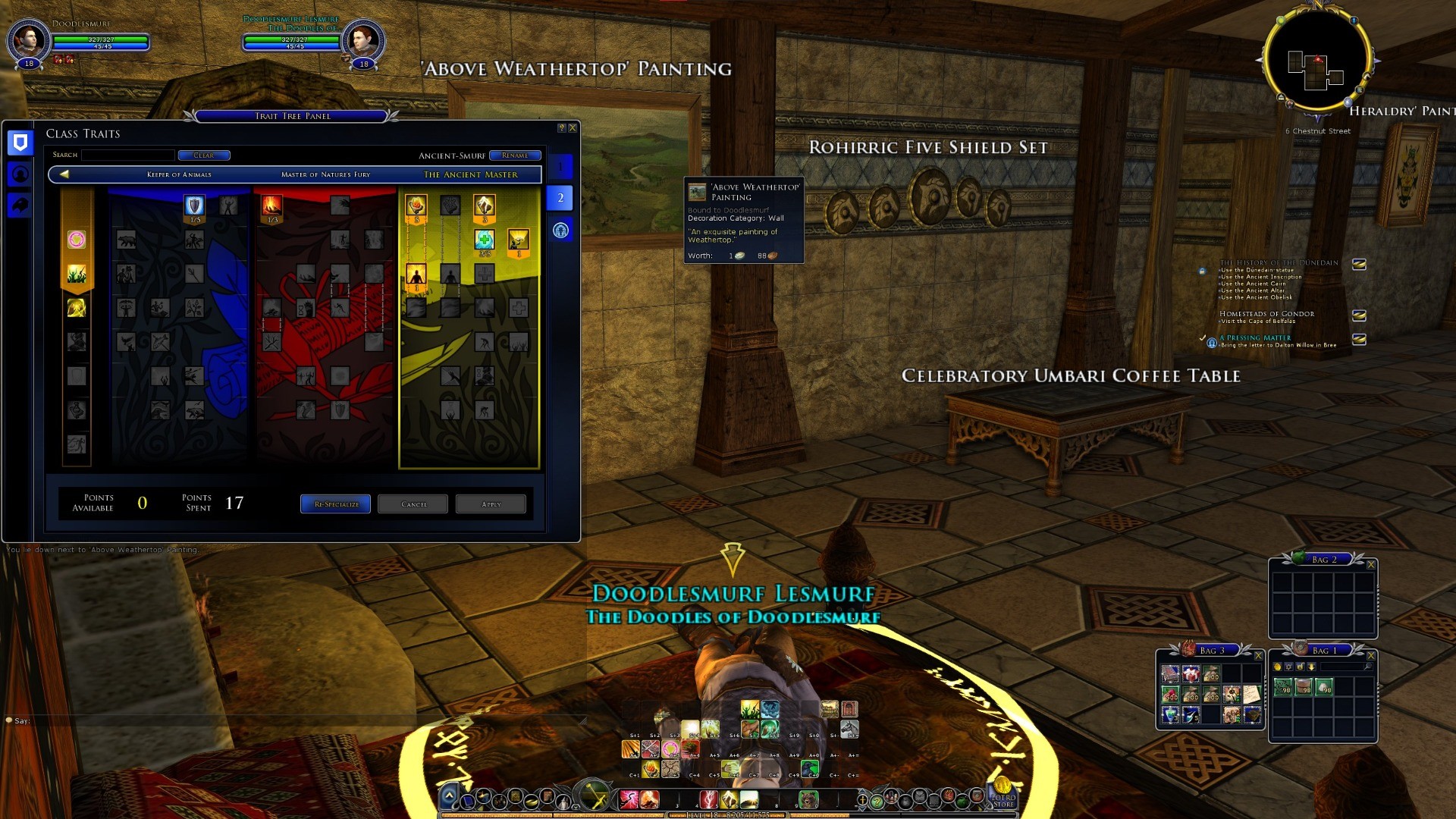
Task: Click the Re-Specialize button
Action: (335, 504)
